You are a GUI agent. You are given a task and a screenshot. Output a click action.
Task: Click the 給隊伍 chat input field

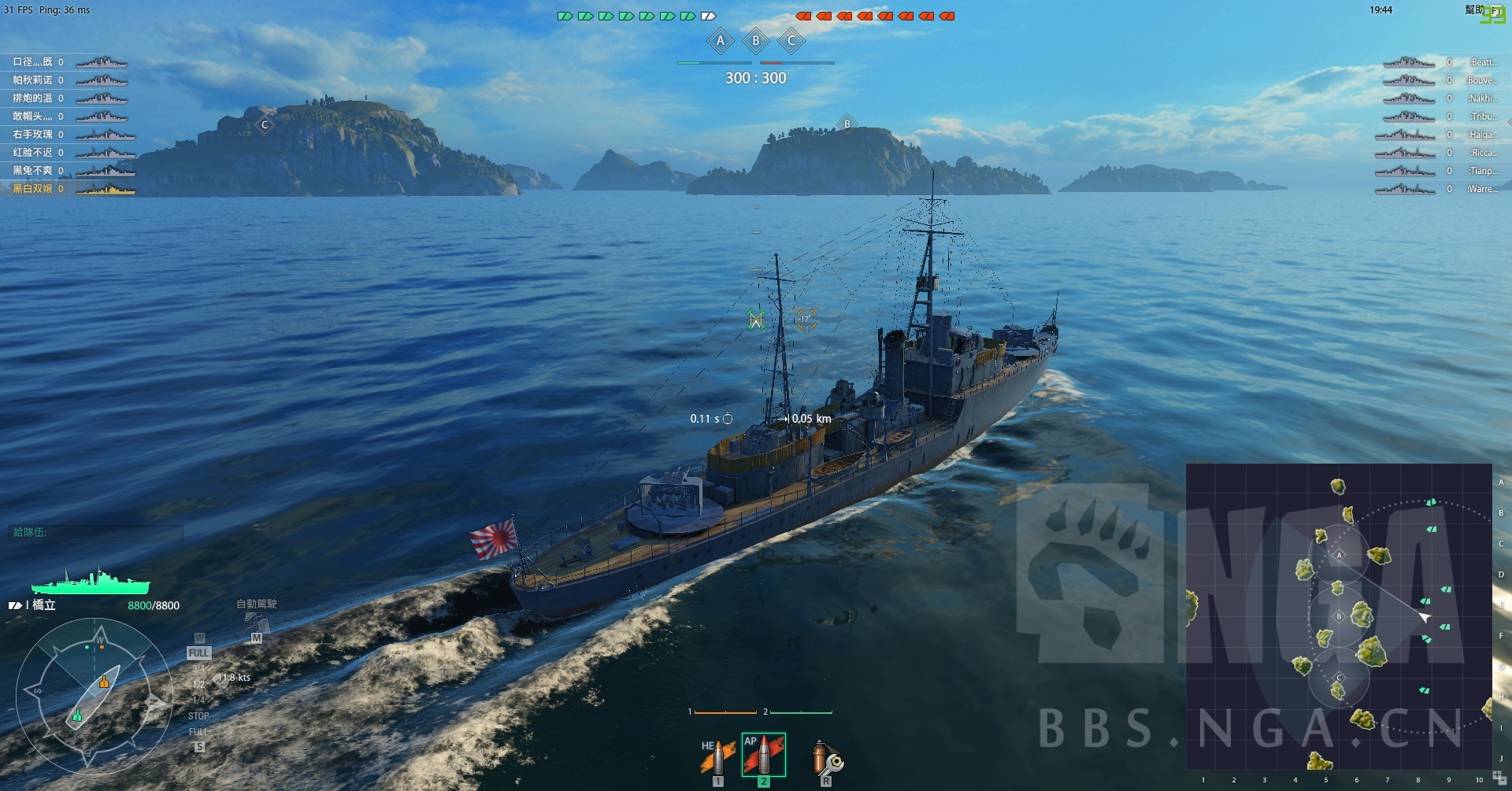[x=94, y=533]
